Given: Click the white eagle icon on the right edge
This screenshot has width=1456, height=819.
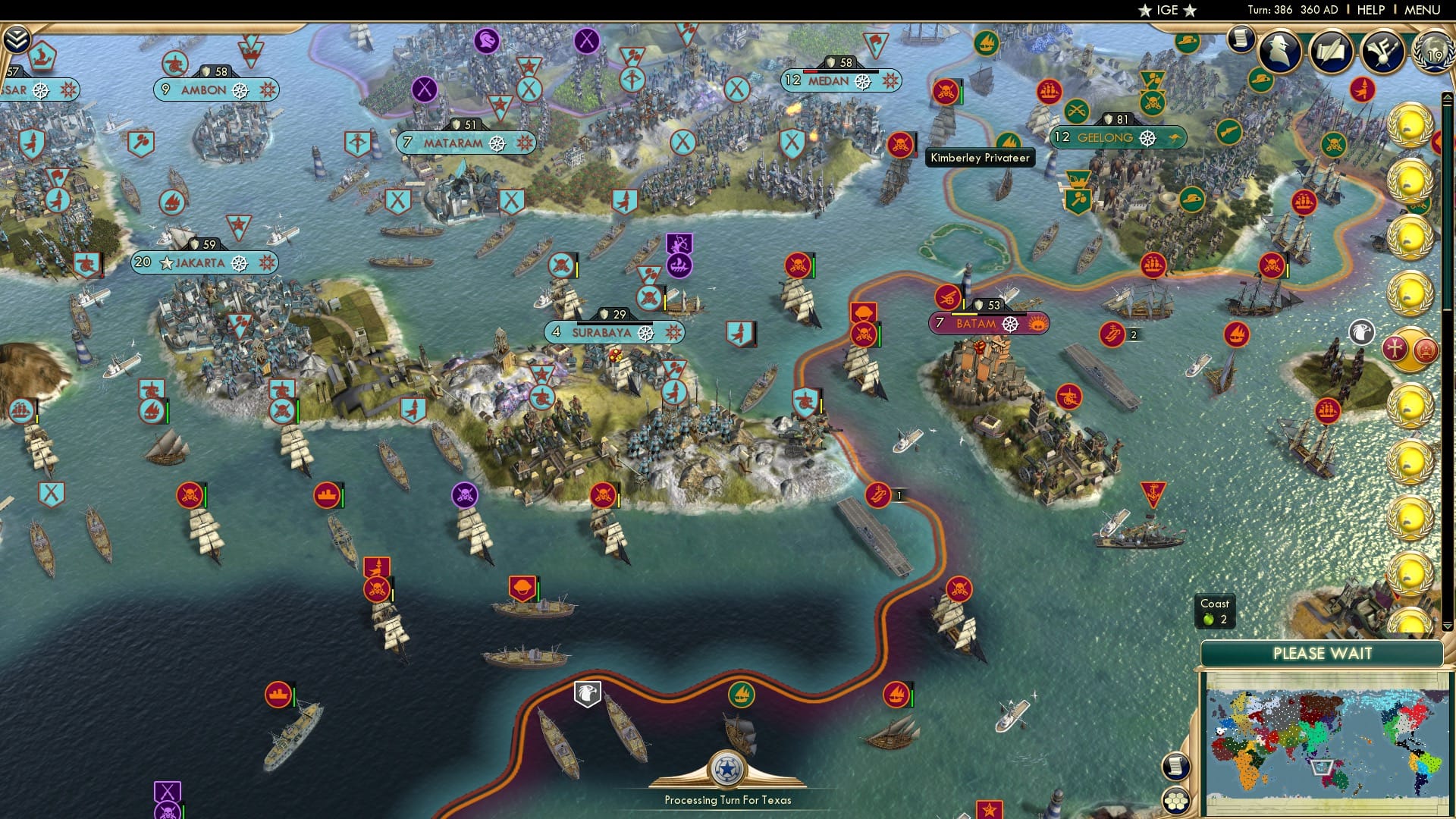Looking at the screenshot, I should pos(1362,331).
